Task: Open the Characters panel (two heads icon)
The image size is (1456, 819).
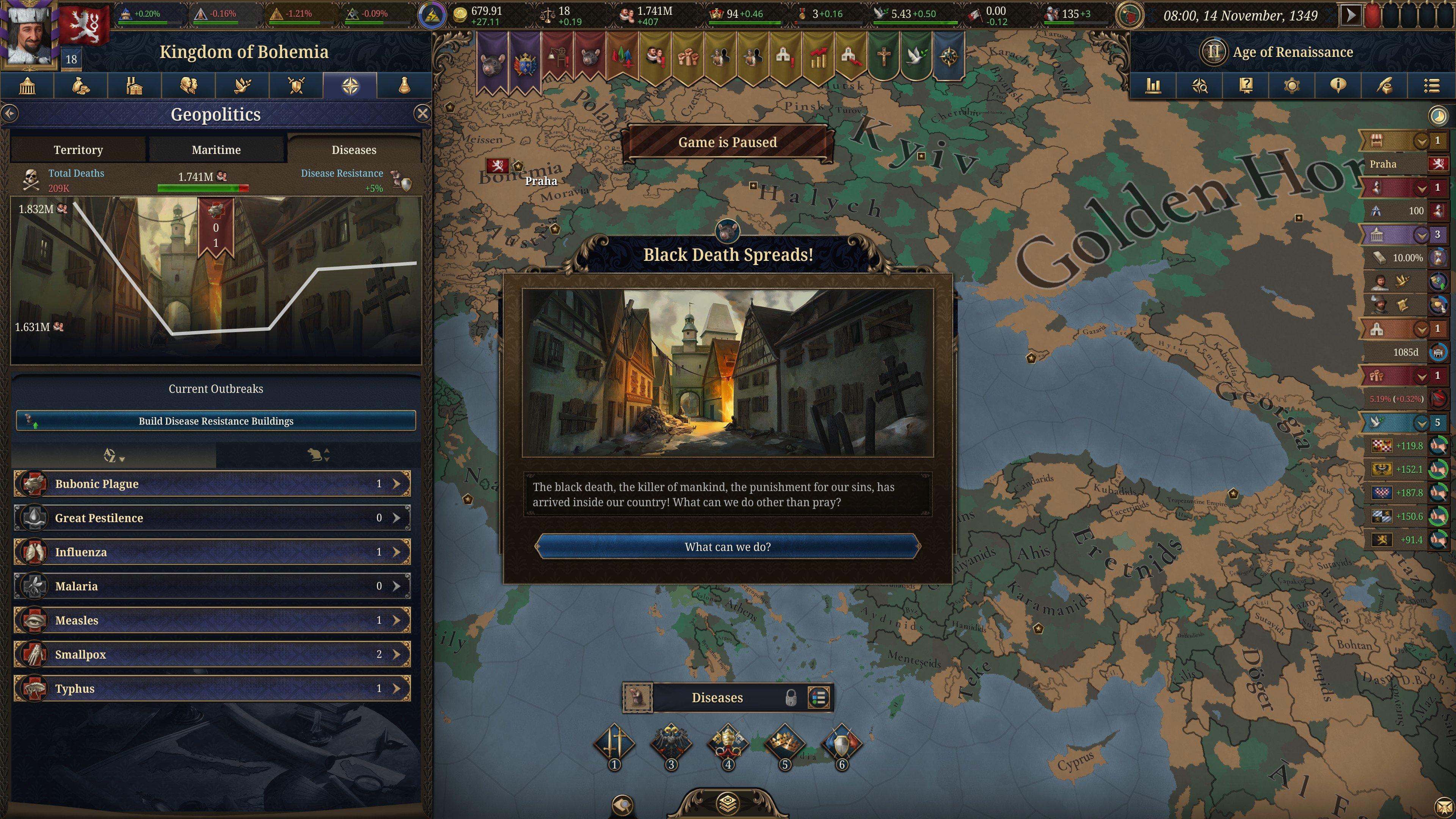Action: point(189,86)
